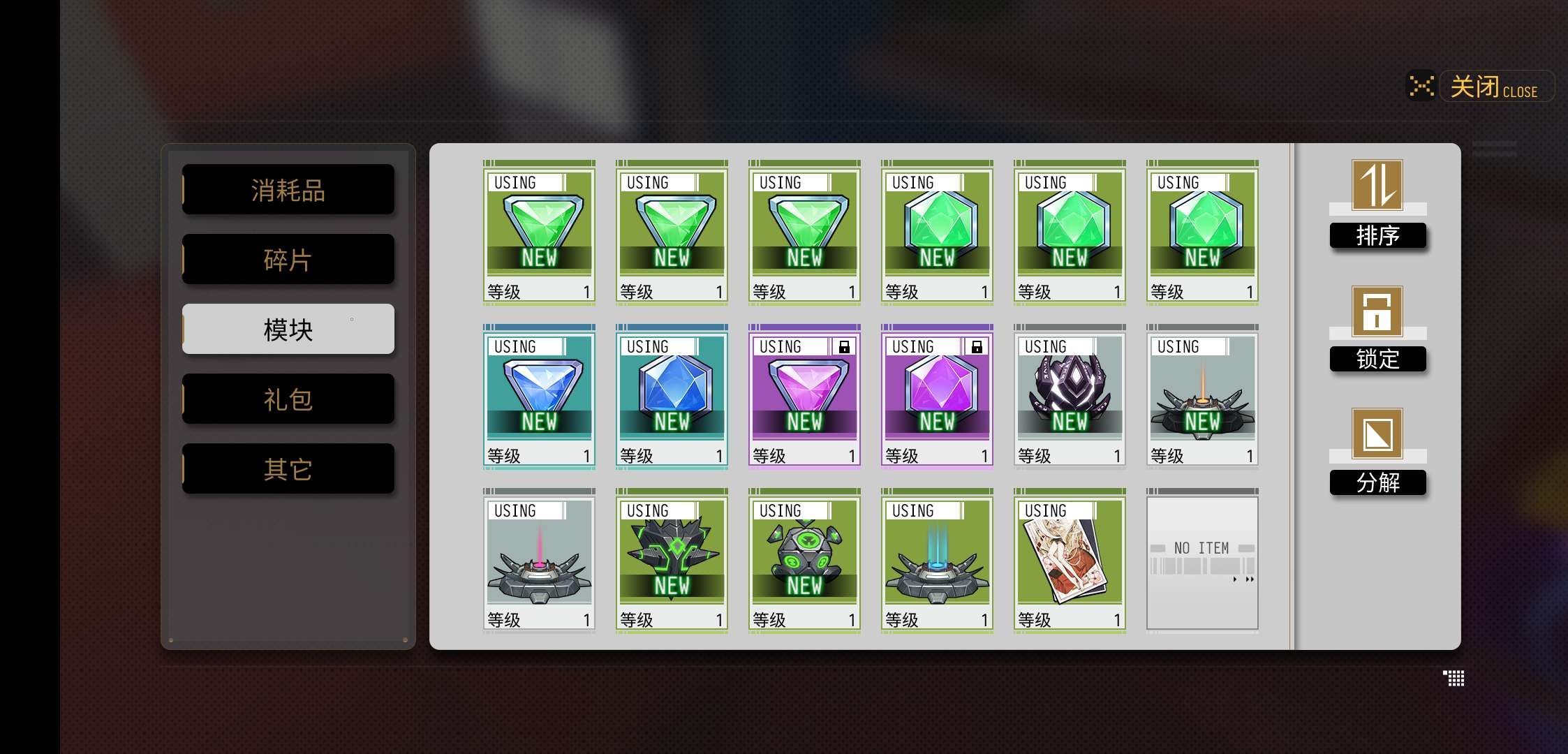Screen dimensions: 1568x754
Task: Switch to the 消耗品 tab
Action: click(x=288, y=190)
